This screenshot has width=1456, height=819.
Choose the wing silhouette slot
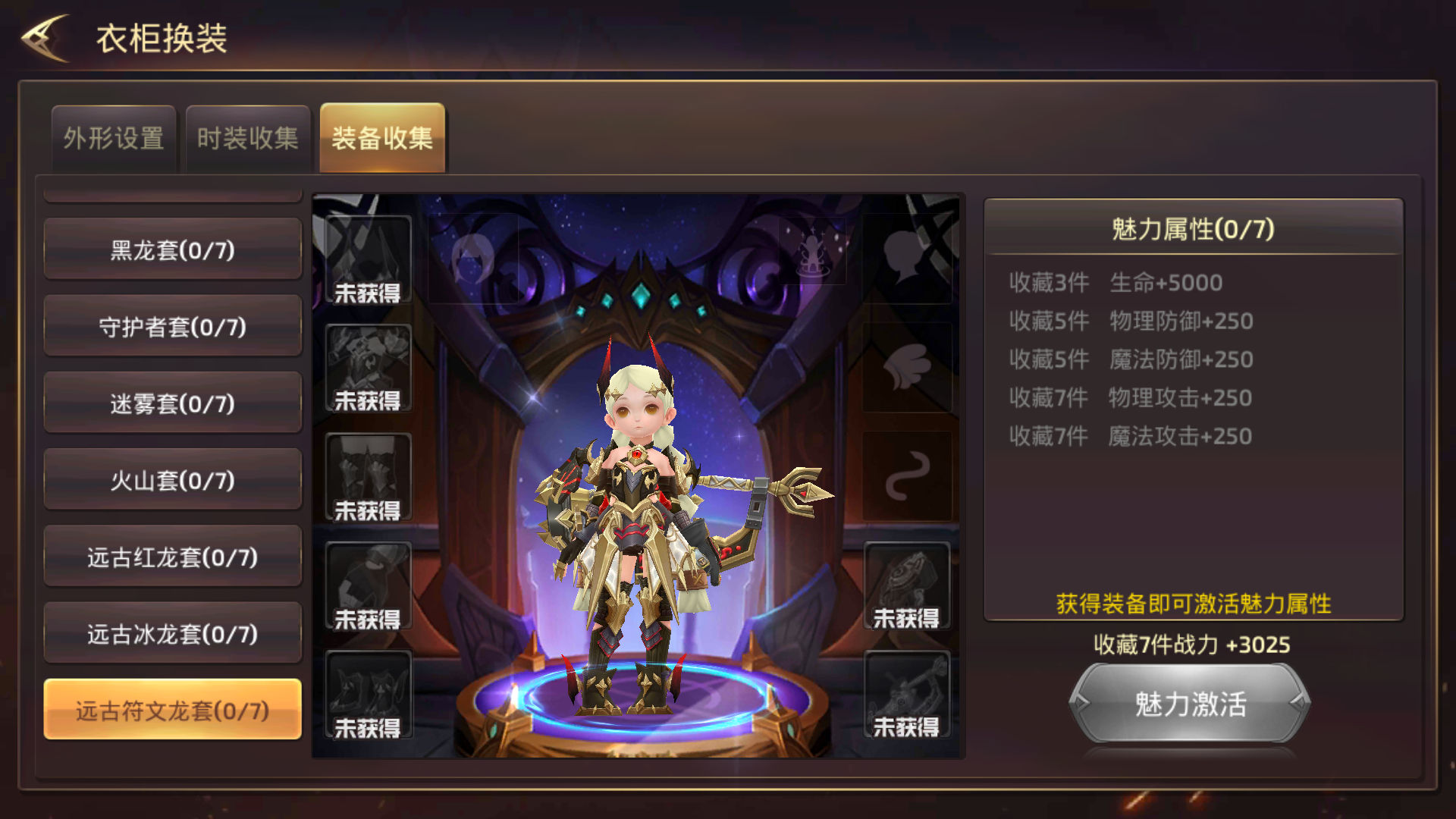(x=907, y=367)
